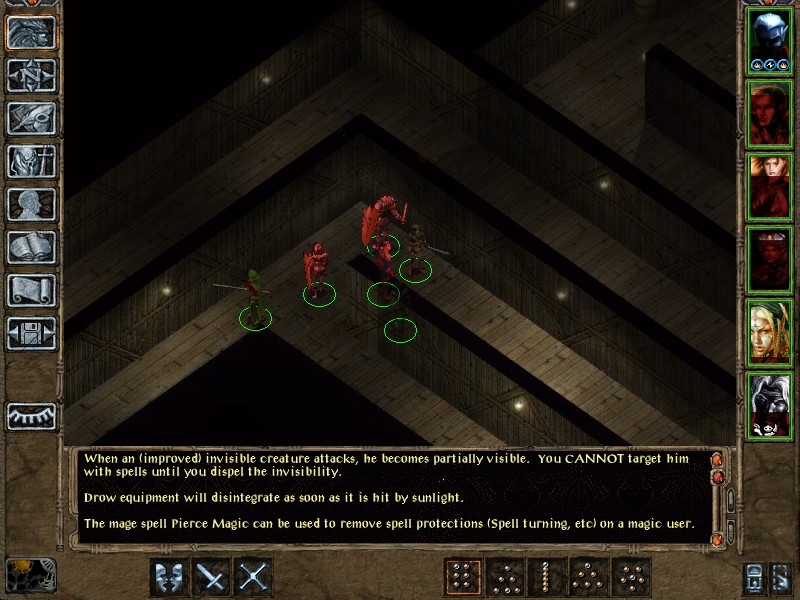
Task: Click the closed-eye rest button
Action: 31,416
